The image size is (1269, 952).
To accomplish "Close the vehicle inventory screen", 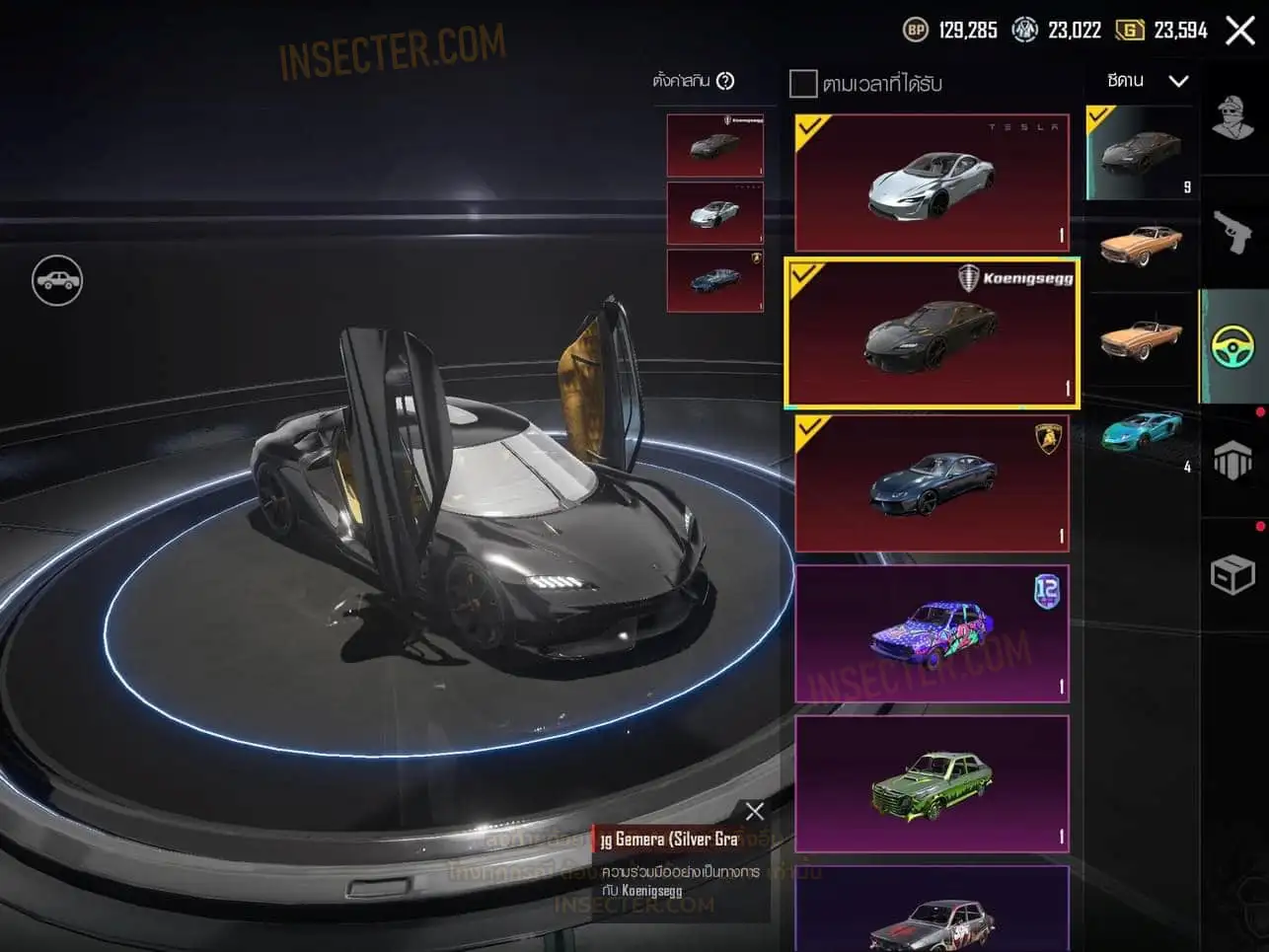I will tap(1239, 31).
